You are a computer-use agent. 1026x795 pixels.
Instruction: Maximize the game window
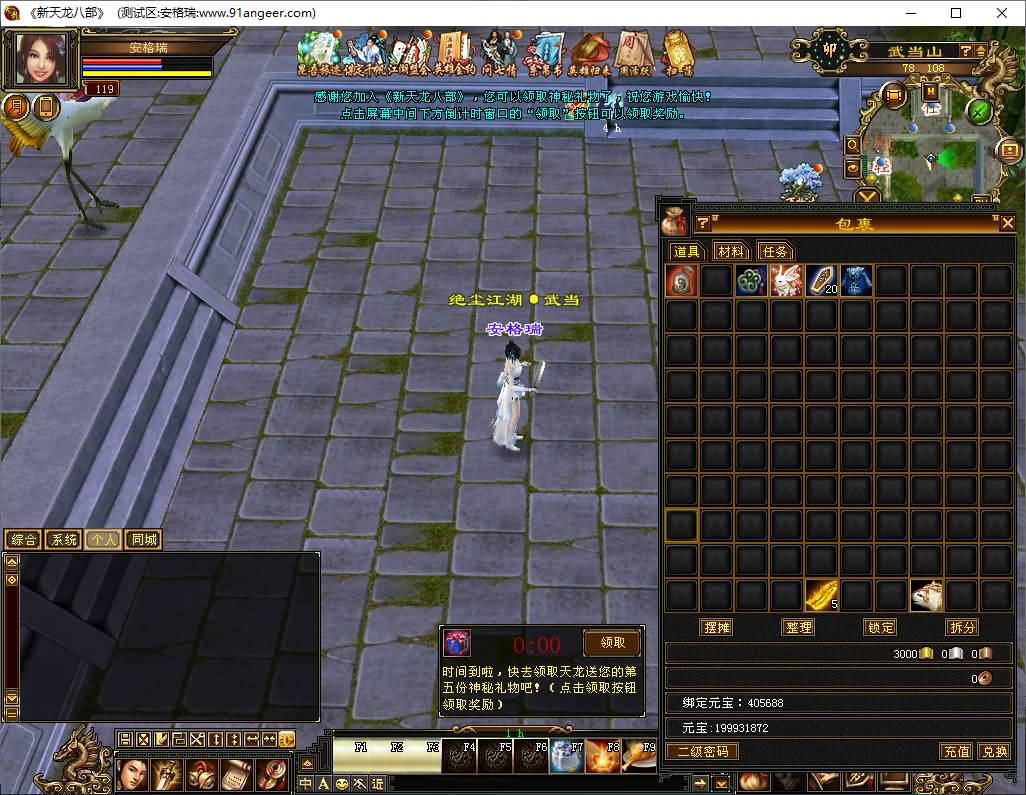pos(956,13)
